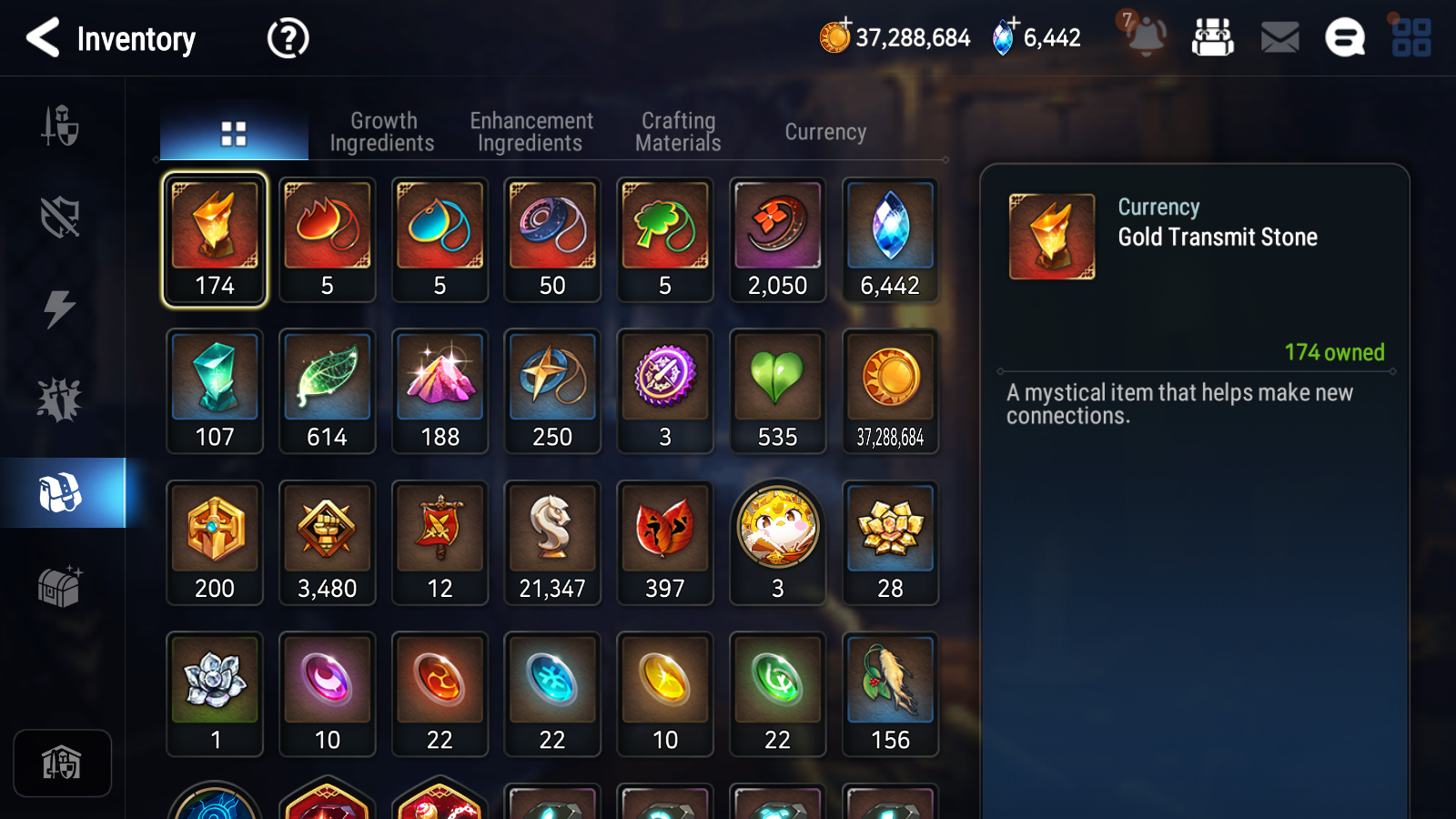Open the mailbox
Viewport: 1456px width, 819px height.
[x=1278, y=38]
